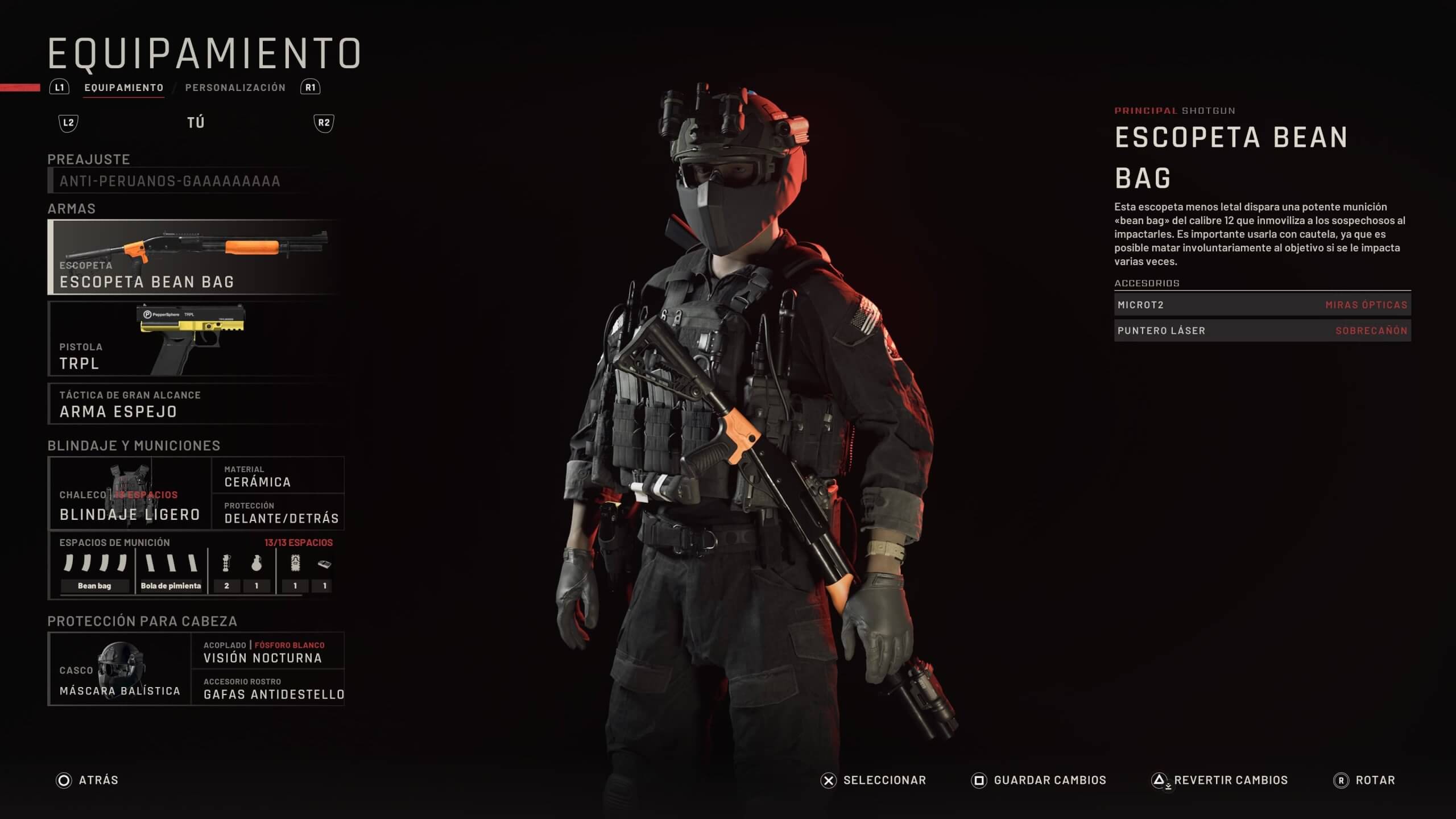Screen dimensions: 1456x819
Task: Confirm with the Seleccionar button
Action: point(874,780)
